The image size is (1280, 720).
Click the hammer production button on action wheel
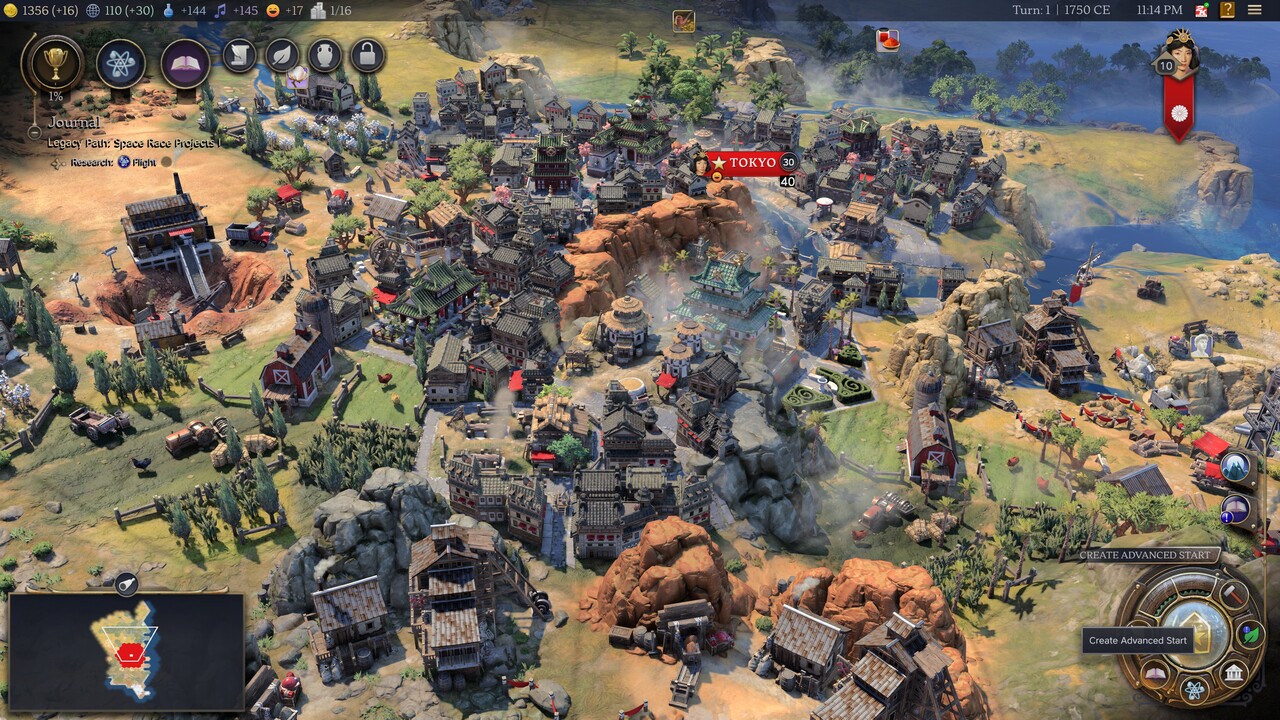(x=1232, y=593)
